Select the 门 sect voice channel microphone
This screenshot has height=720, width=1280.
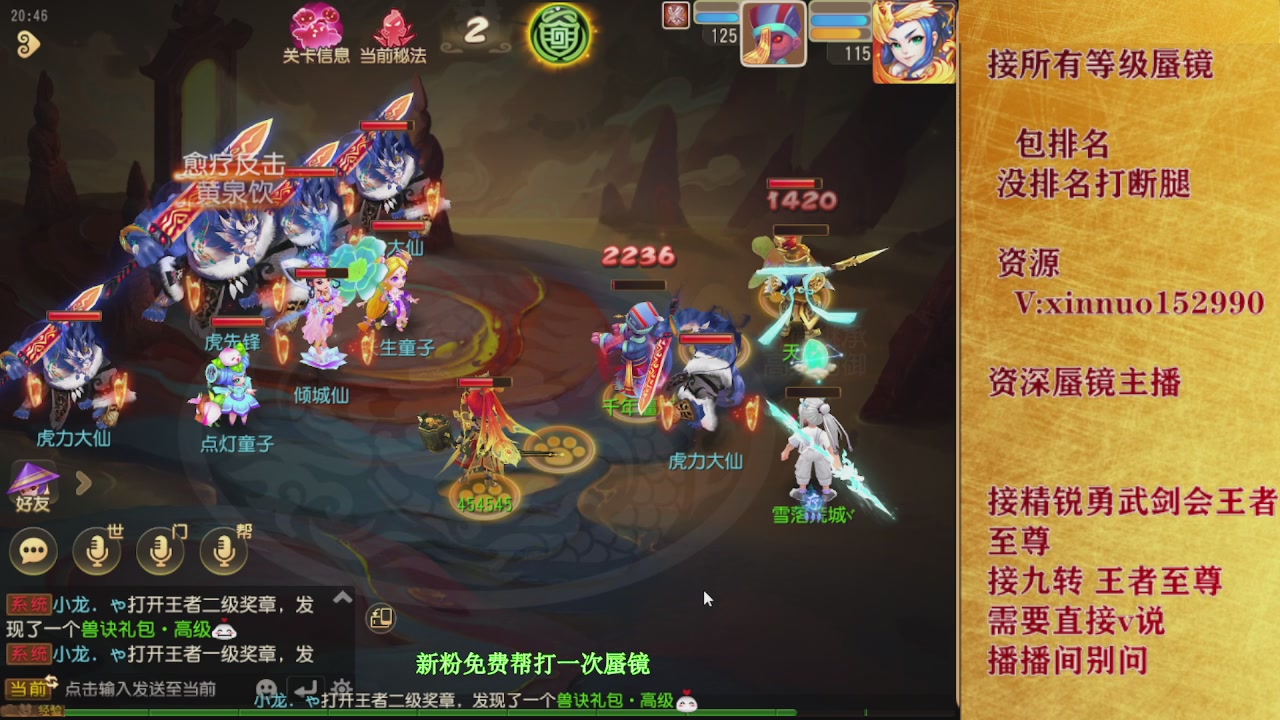tap(160, 551)
